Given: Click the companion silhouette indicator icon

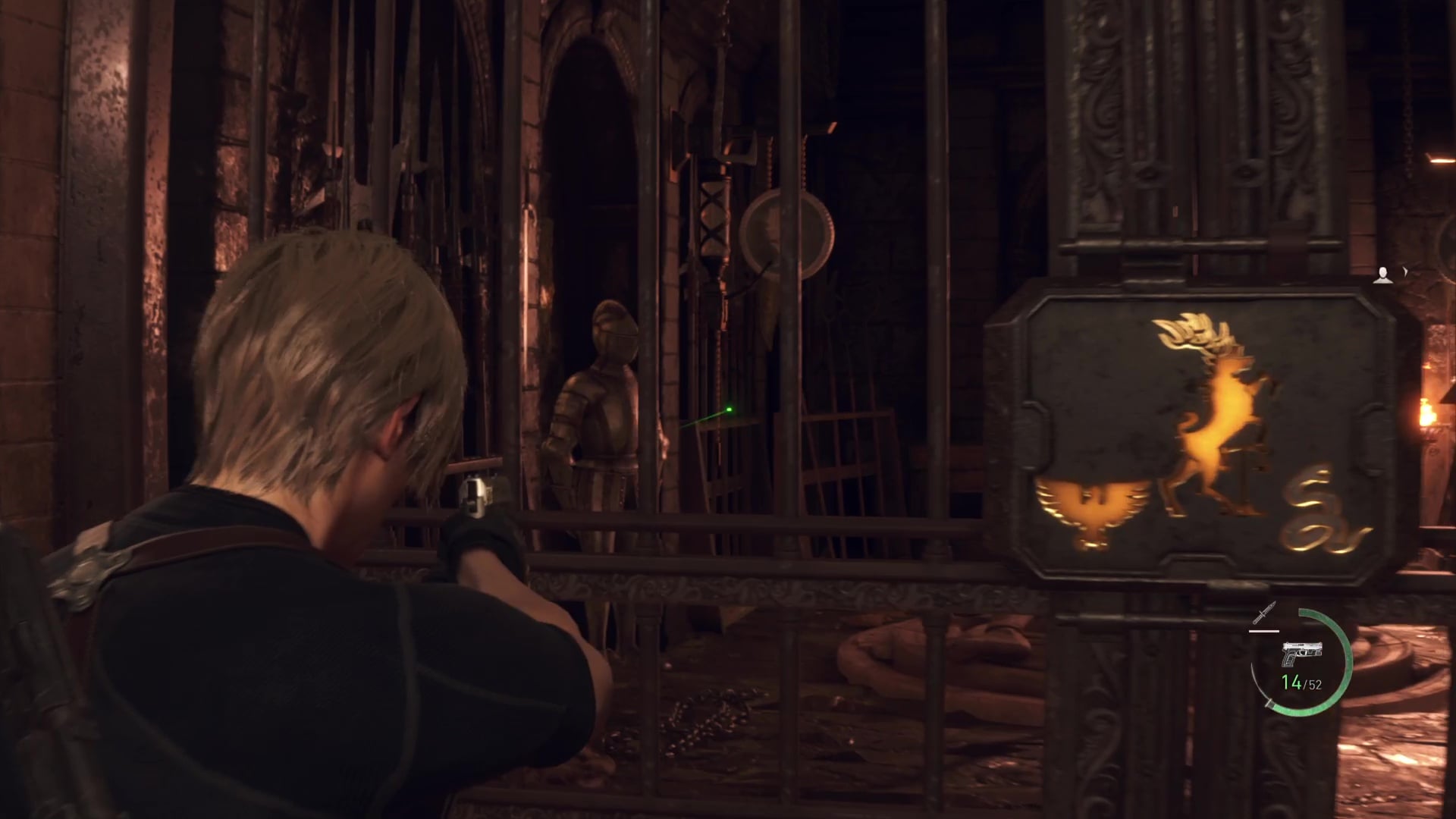Looking at the screenshot, I should [1385, 275].
